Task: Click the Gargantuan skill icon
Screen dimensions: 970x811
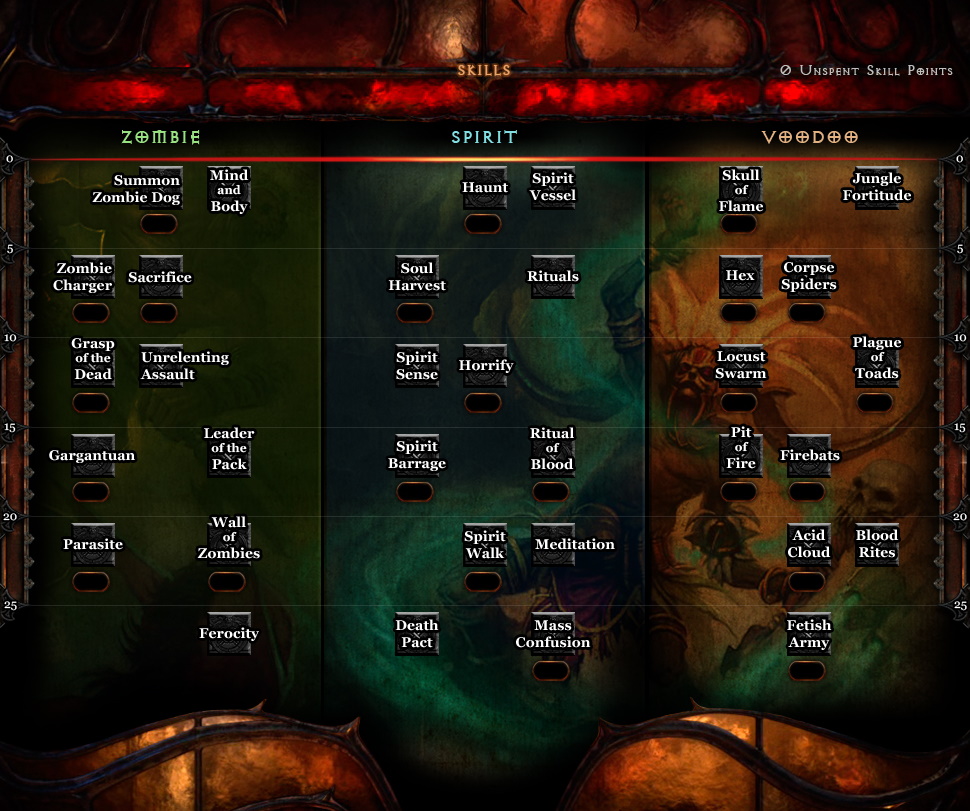Action: [92, 455]
